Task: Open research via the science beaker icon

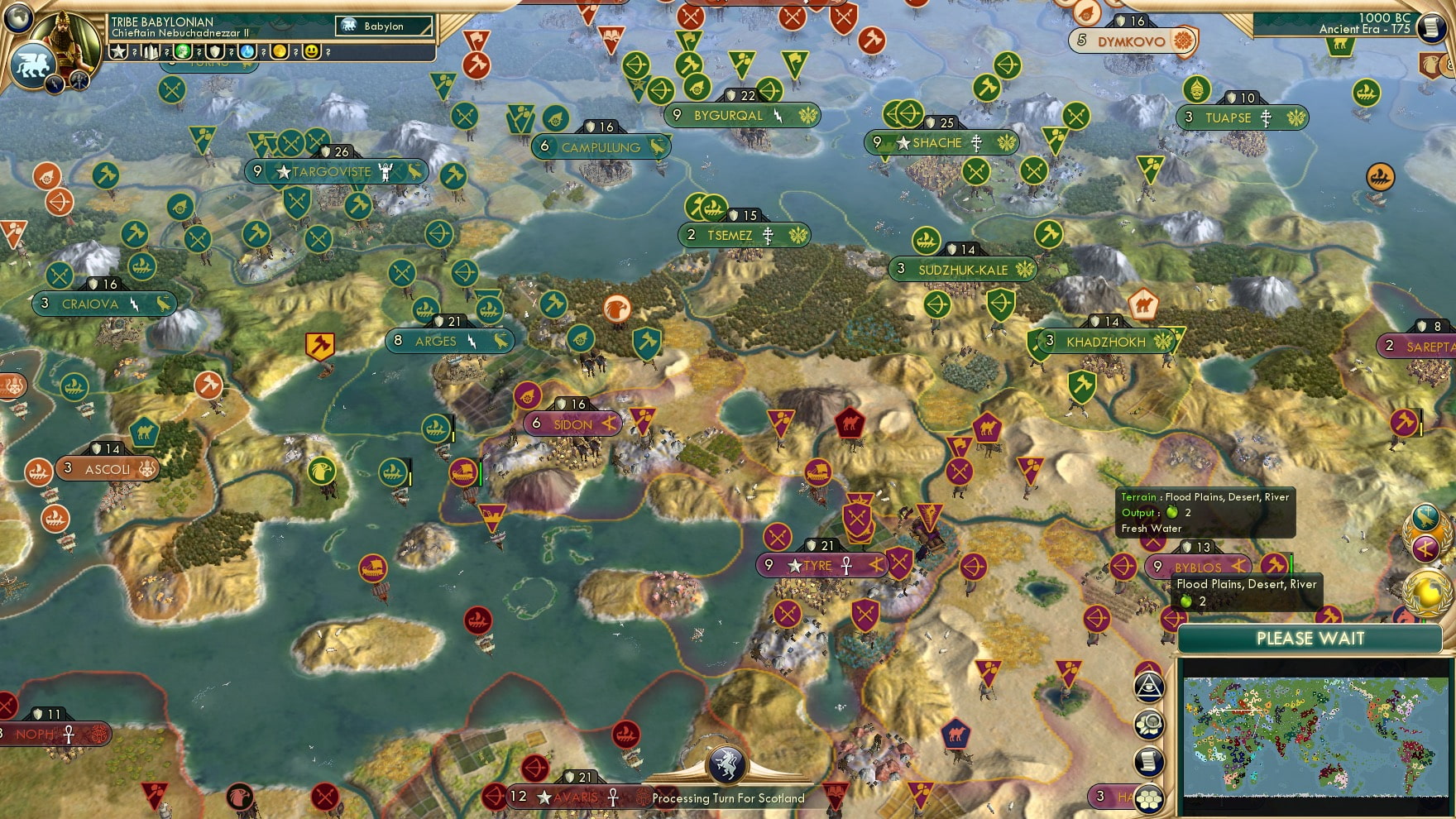Action: 247,52
